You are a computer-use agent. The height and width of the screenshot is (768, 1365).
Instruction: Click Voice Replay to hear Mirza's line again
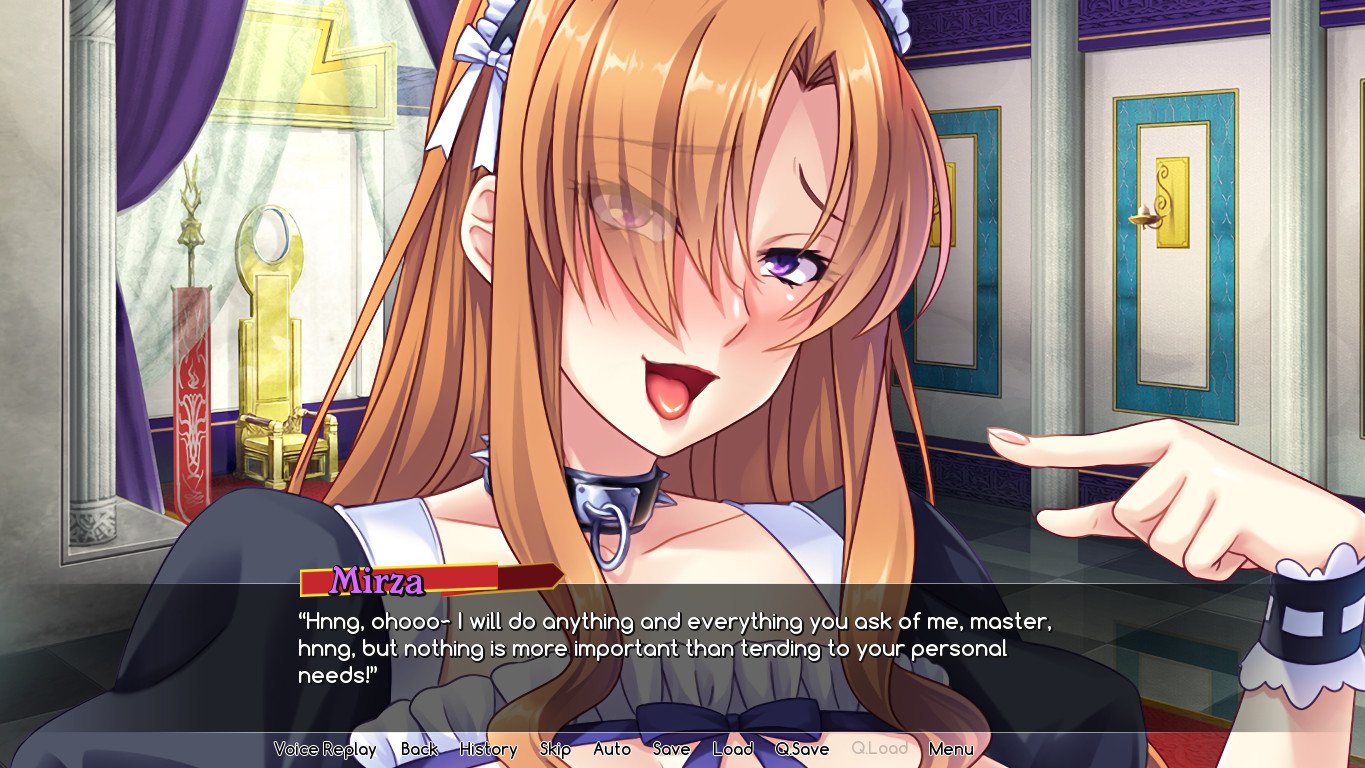pyautogui.click(x=325, y=749)
